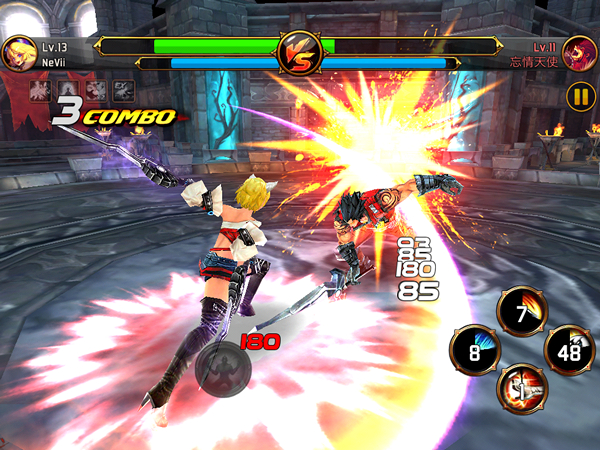Image resolution: width=600 pixels, height=450 pixels.
Task: Select the red-haired opponent portrait
Action: pos(579,52)
